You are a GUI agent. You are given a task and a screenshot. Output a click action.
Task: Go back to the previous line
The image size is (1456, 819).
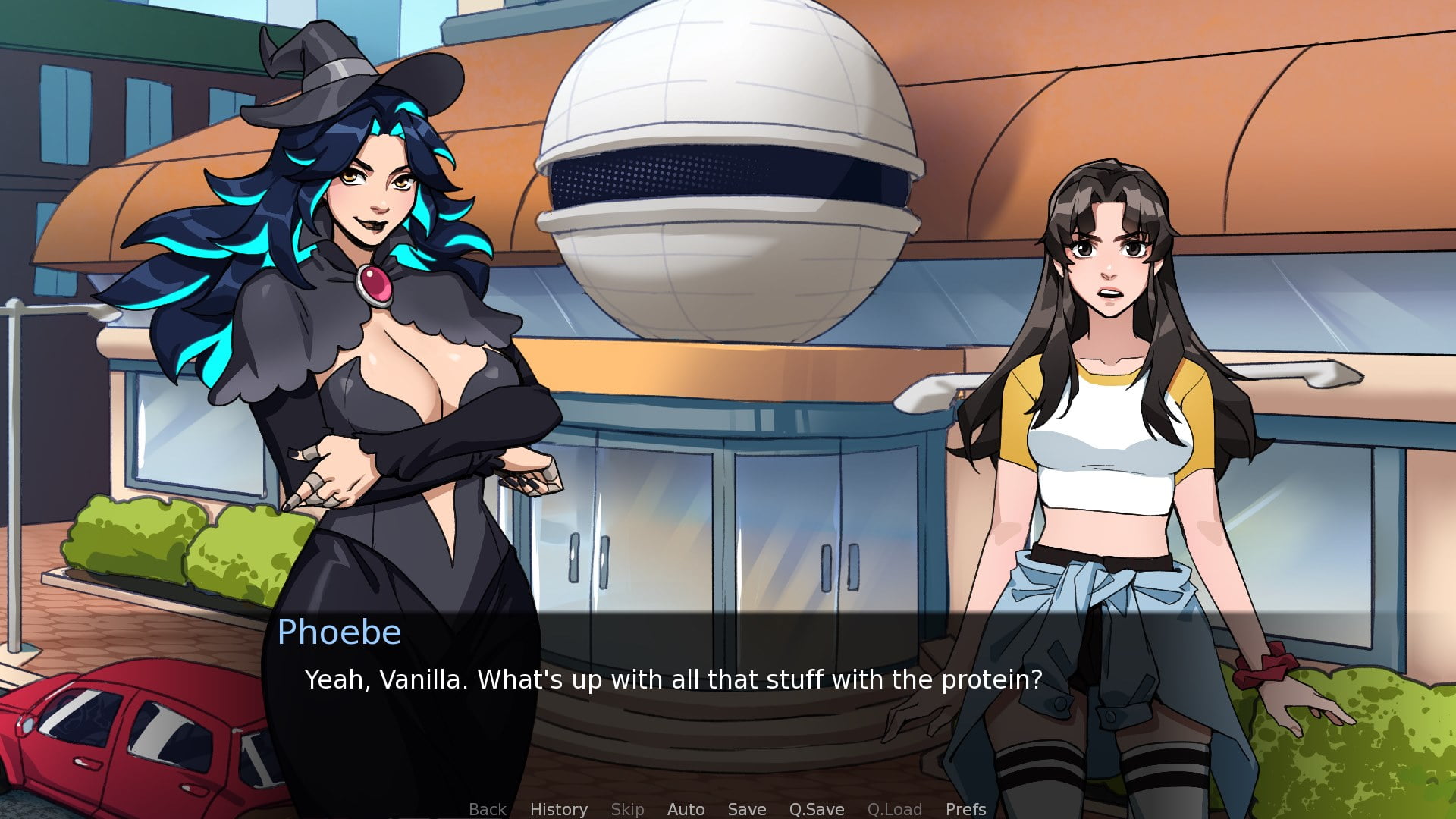(x=487, y=809)
